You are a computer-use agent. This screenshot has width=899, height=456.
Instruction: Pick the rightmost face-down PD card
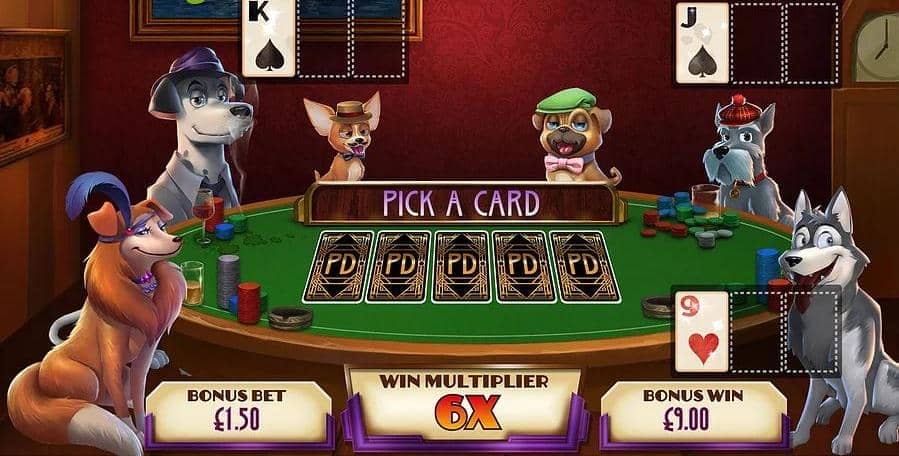[584, 266]
